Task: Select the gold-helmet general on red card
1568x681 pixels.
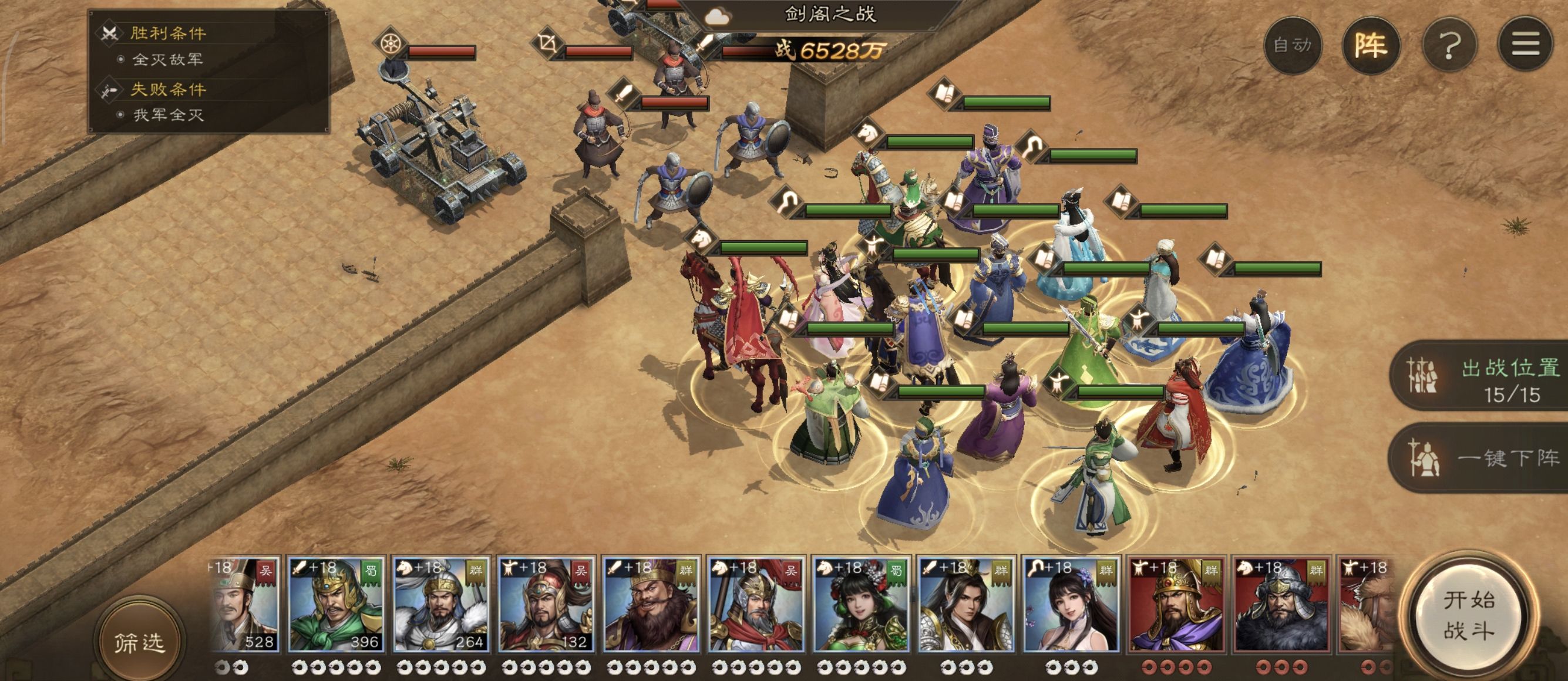Action: 1176,605
